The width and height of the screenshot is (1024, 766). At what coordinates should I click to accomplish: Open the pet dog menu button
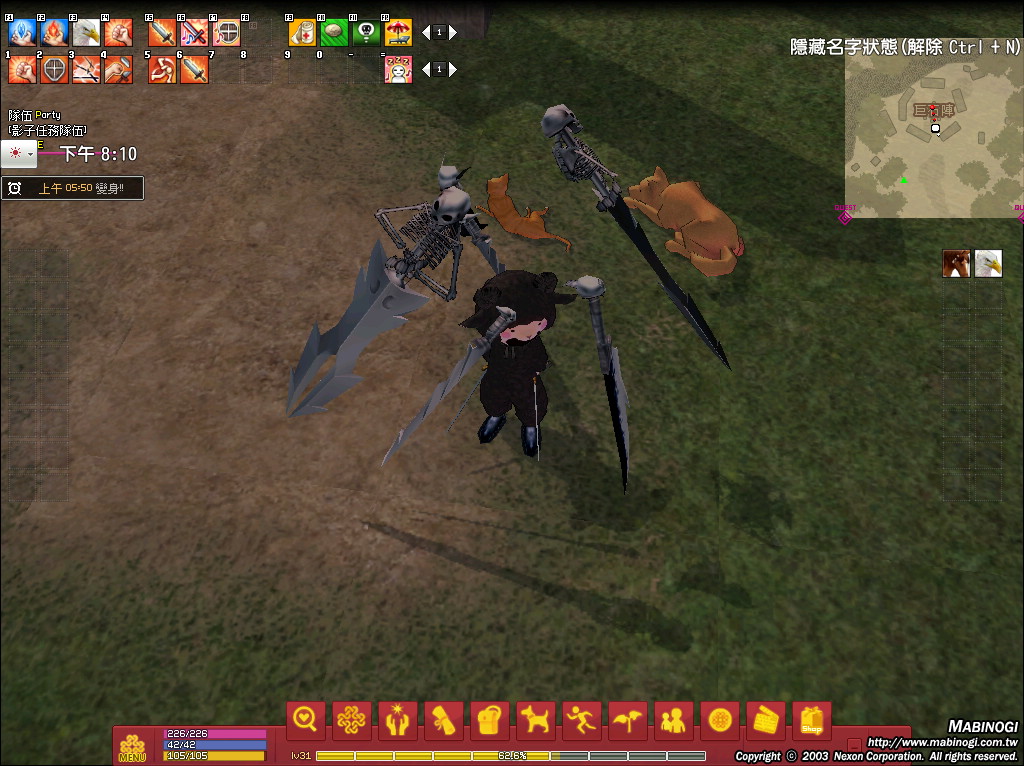tap(536, 720)
